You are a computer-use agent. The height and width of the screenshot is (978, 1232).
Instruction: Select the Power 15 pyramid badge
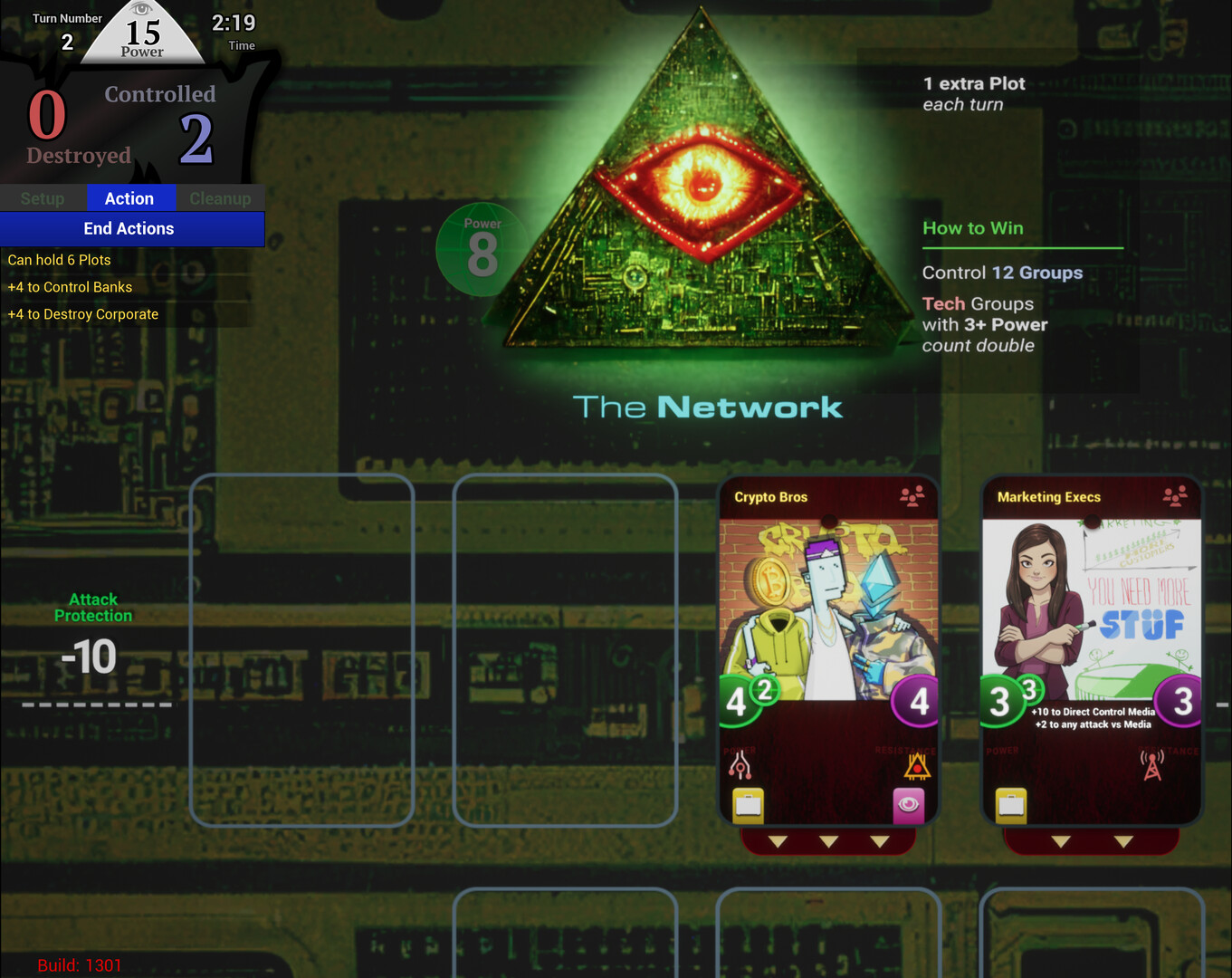[x=140, y=33]
